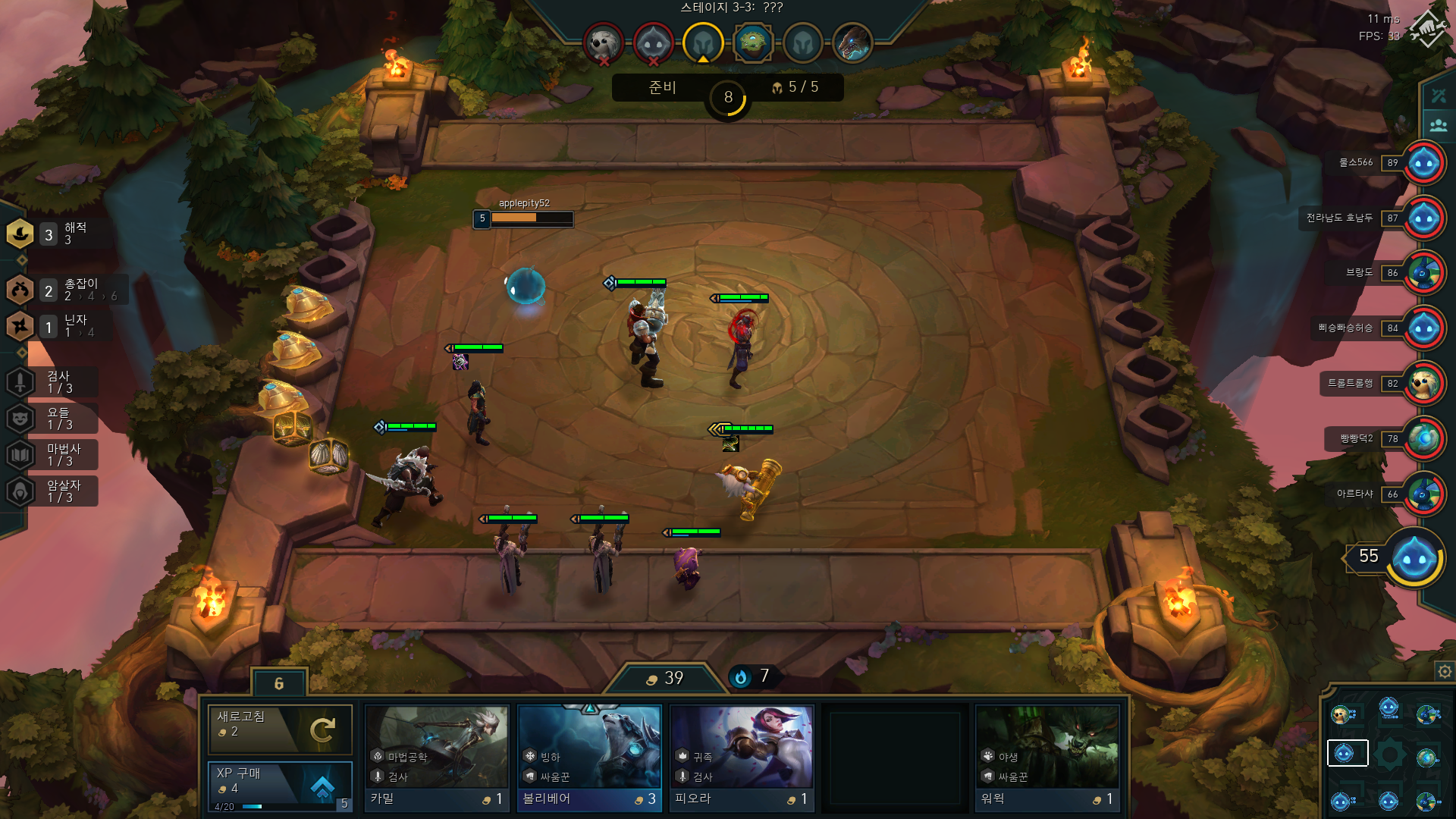Open the settings gear above the minimap
The width and height of the screenshot is (1456, 819).
pyautogui.click(x=1445, y=671)
